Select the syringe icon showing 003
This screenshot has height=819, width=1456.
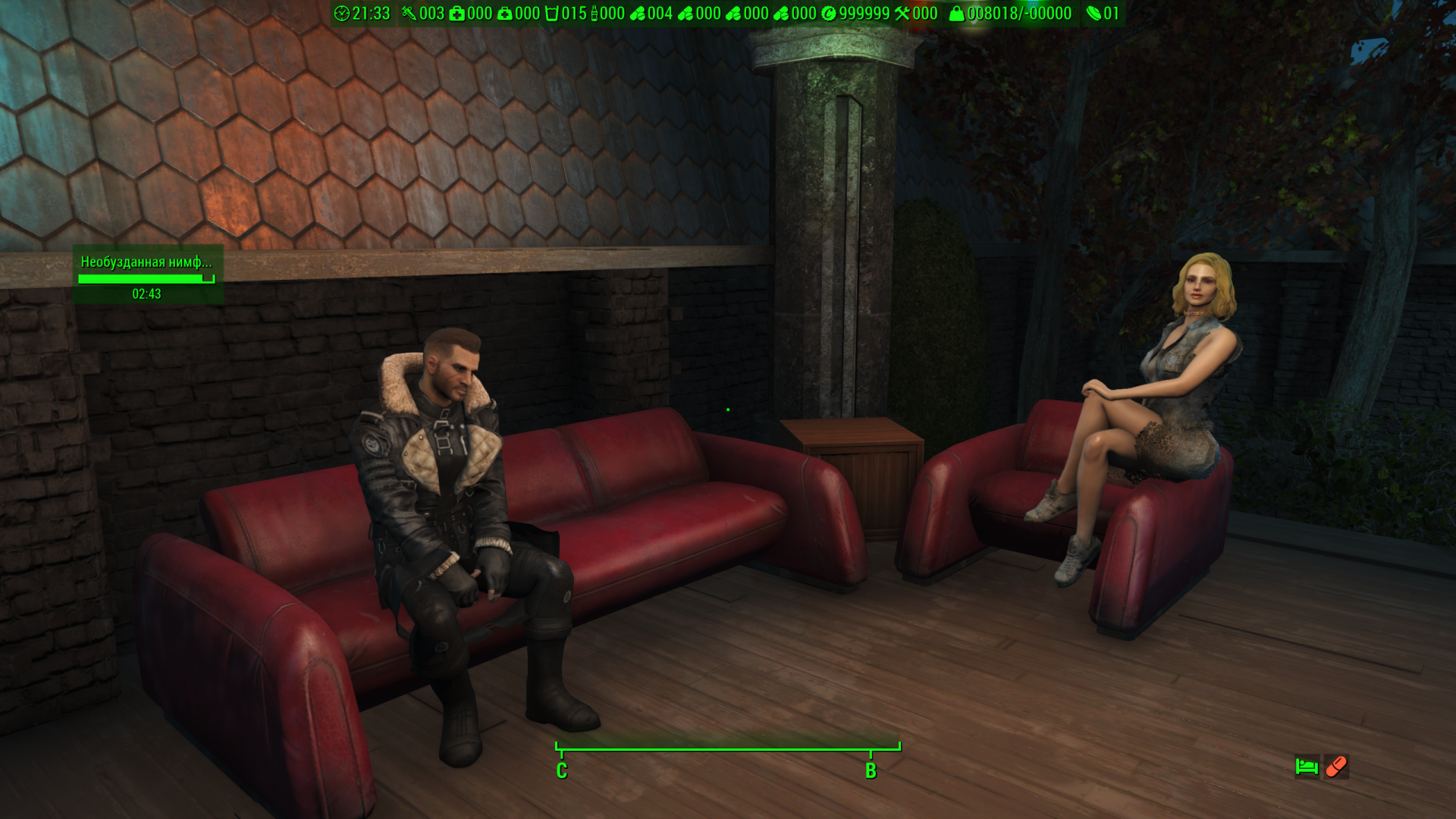(409, 14)
